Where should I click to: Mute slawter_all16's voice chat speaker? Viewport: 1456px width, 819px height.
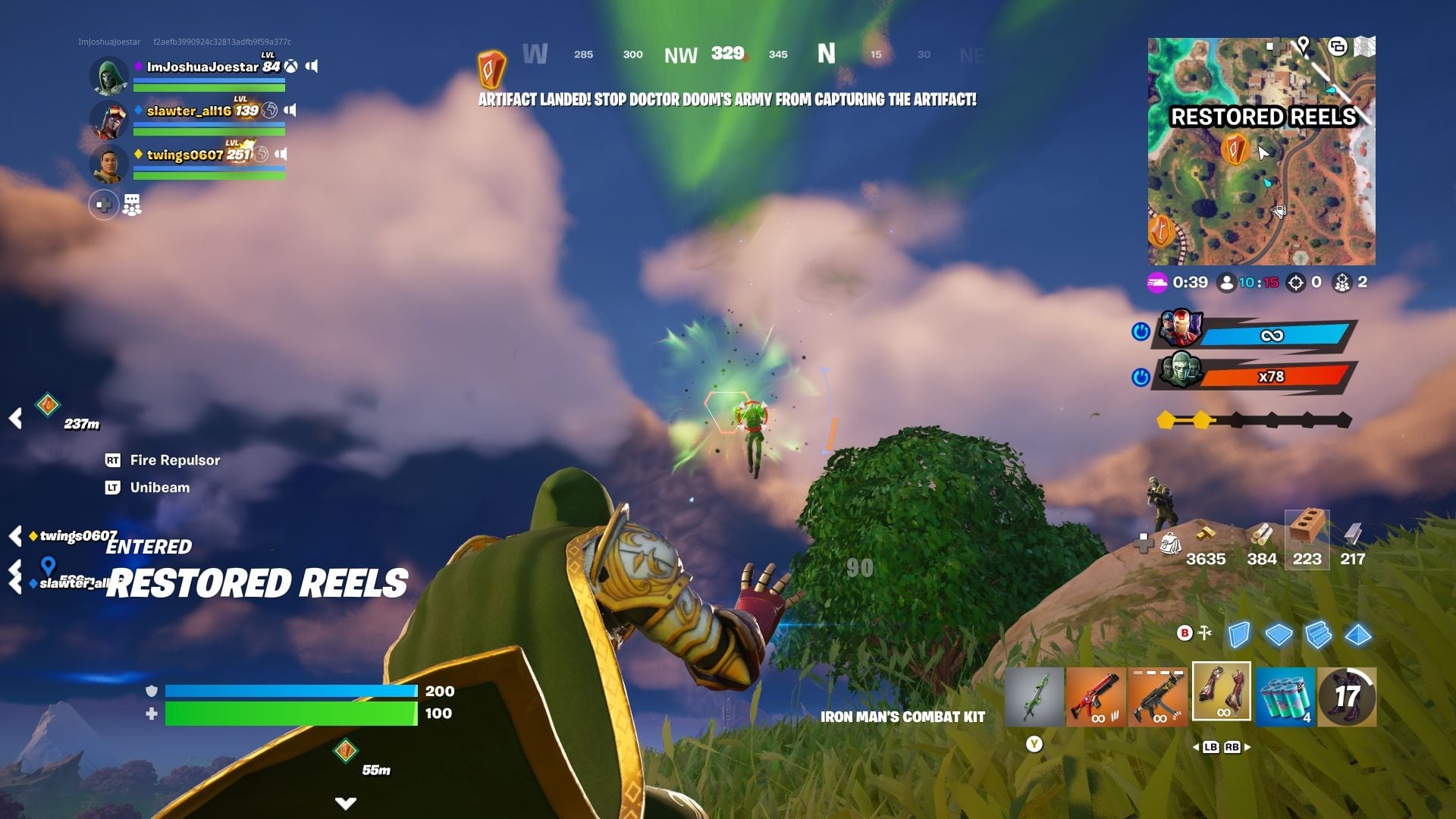click(x=290, y=108)
